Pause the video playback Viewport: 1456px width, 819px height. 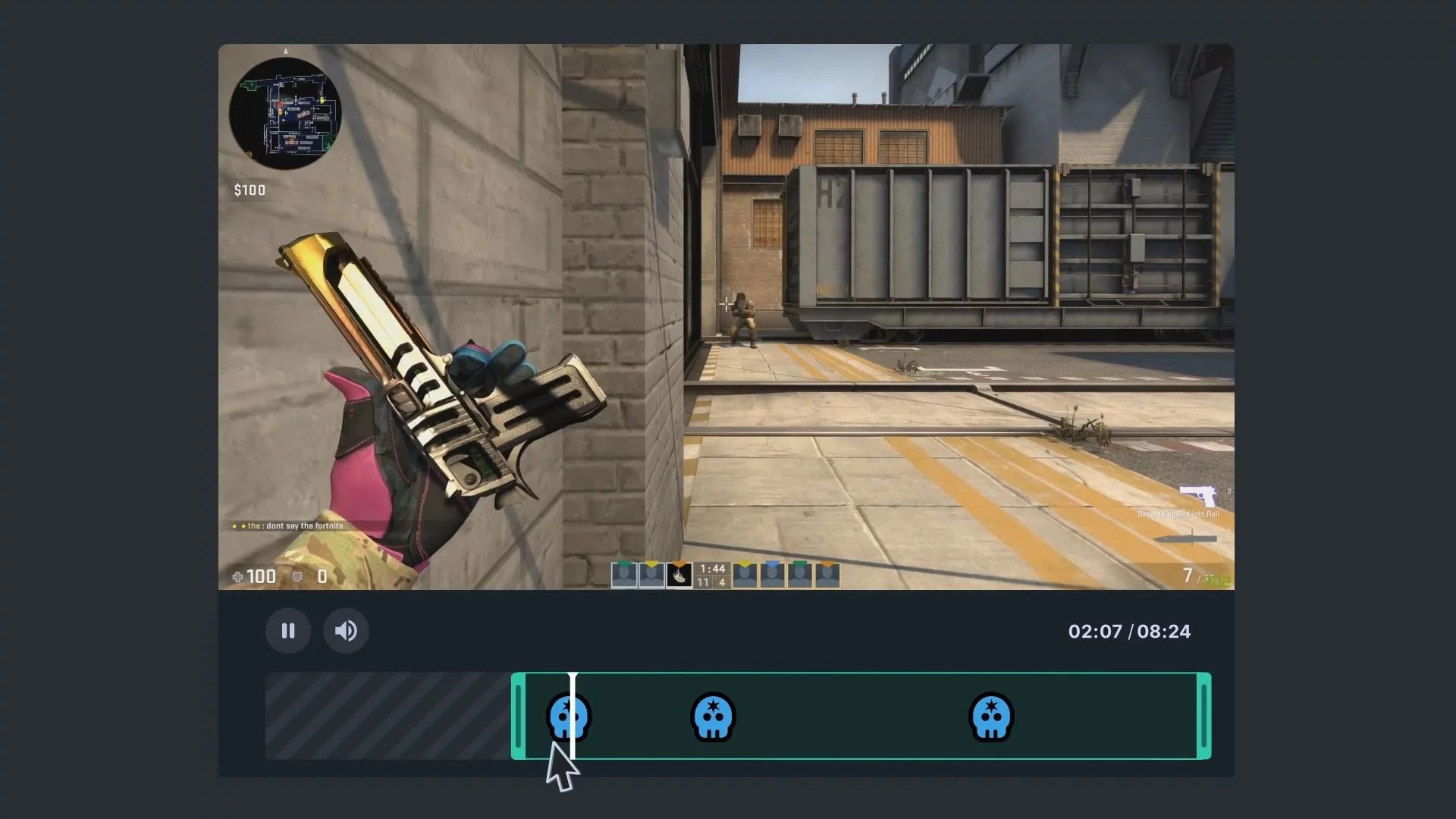coord(288,631)
